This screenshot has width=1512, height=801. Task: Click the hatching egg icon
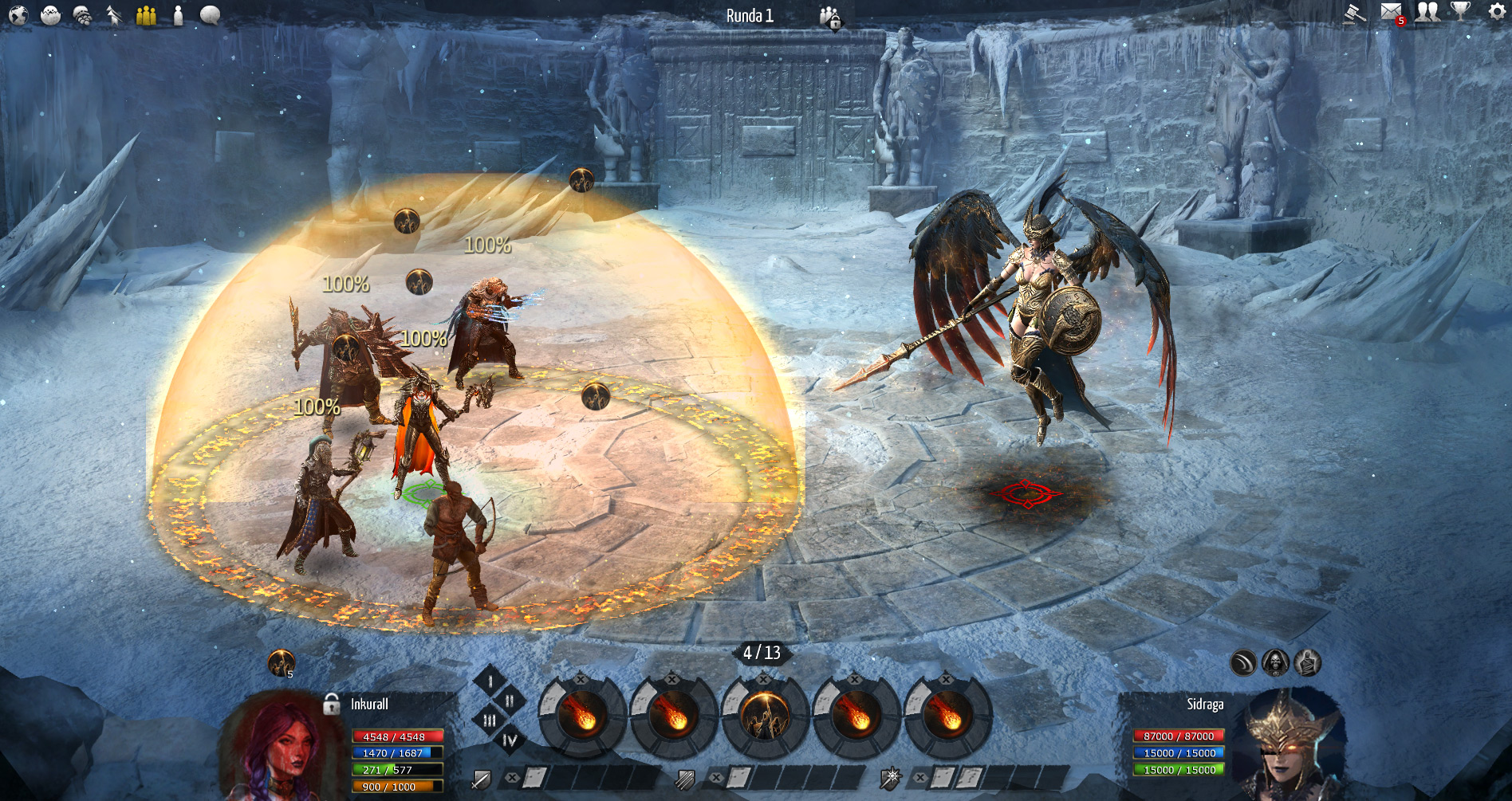click(50, 14)
